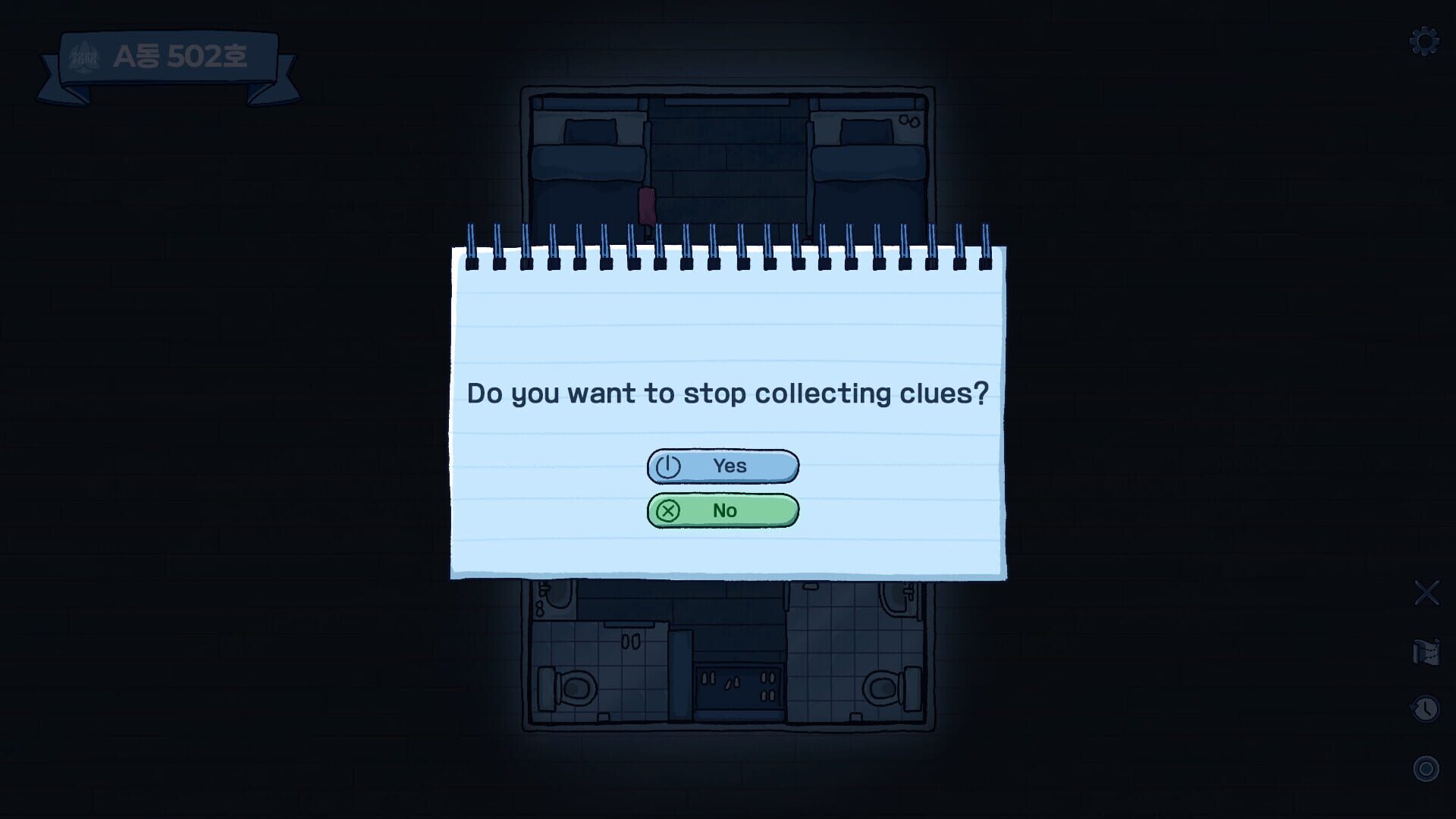Click the right toilet on the floor plan

click(881, 687)
